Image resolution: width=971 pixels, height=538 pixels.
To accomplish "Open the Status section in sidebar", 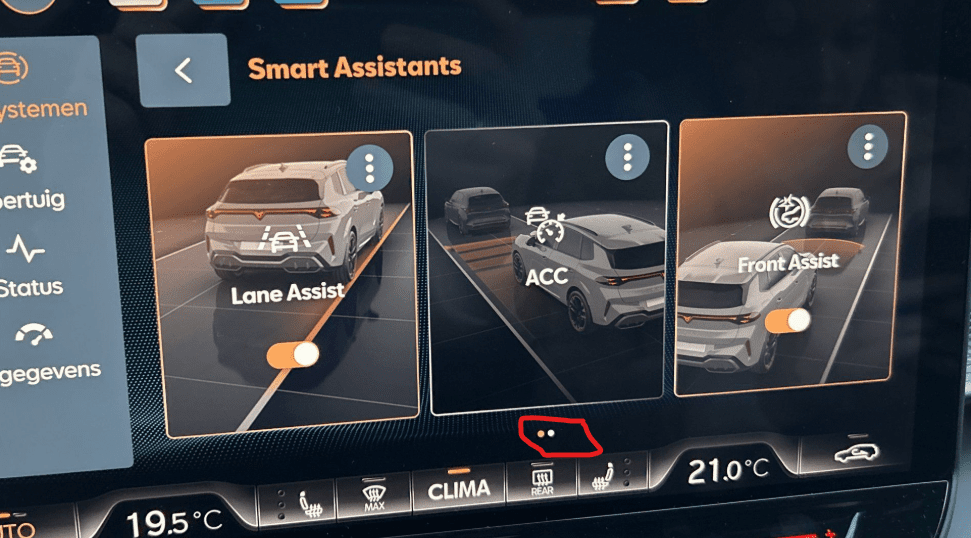I will pyautogui.click(x=30, y=266).
